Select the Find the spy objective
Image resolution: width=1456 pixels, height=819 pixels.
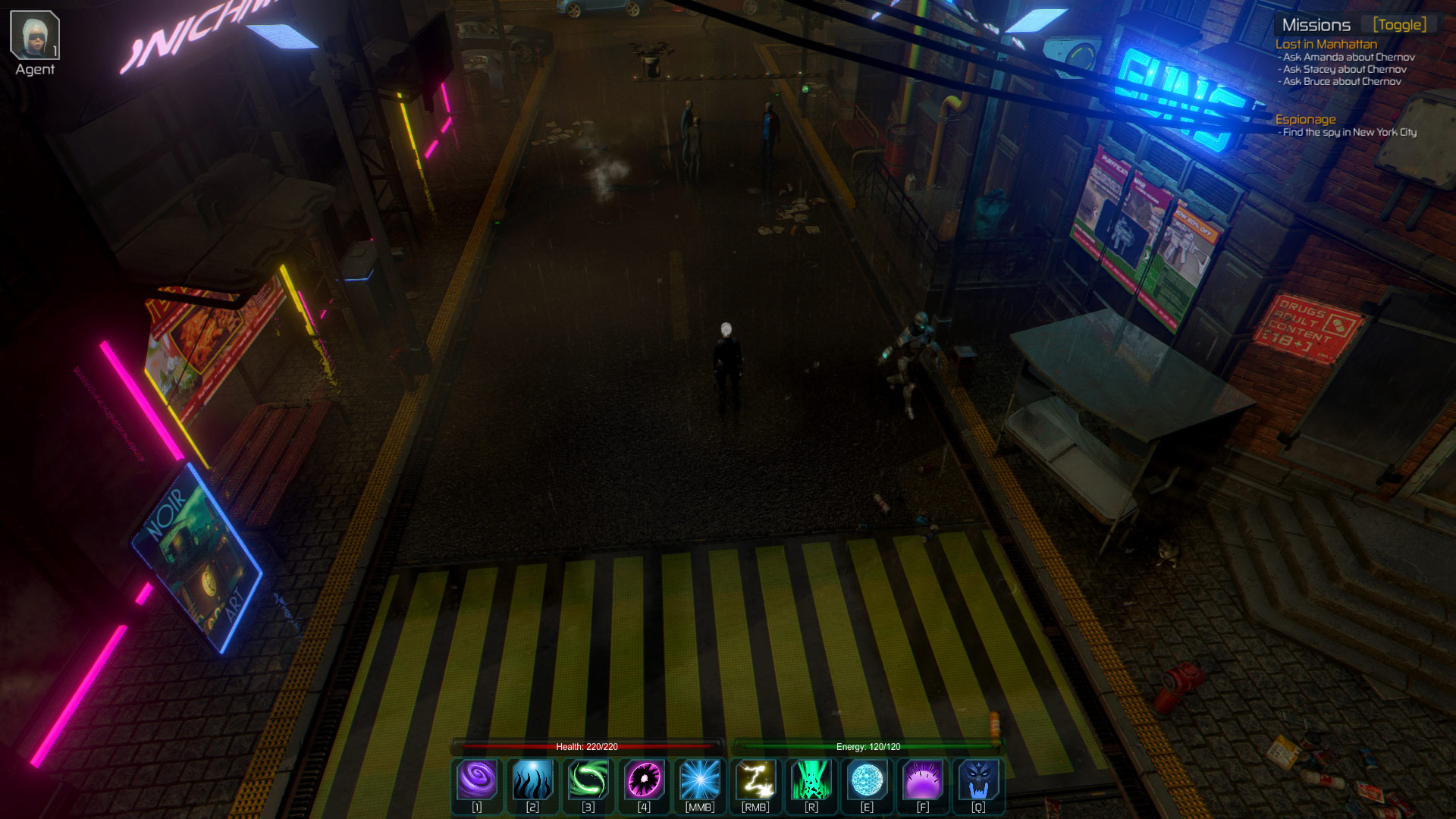tap(1349, 132)
